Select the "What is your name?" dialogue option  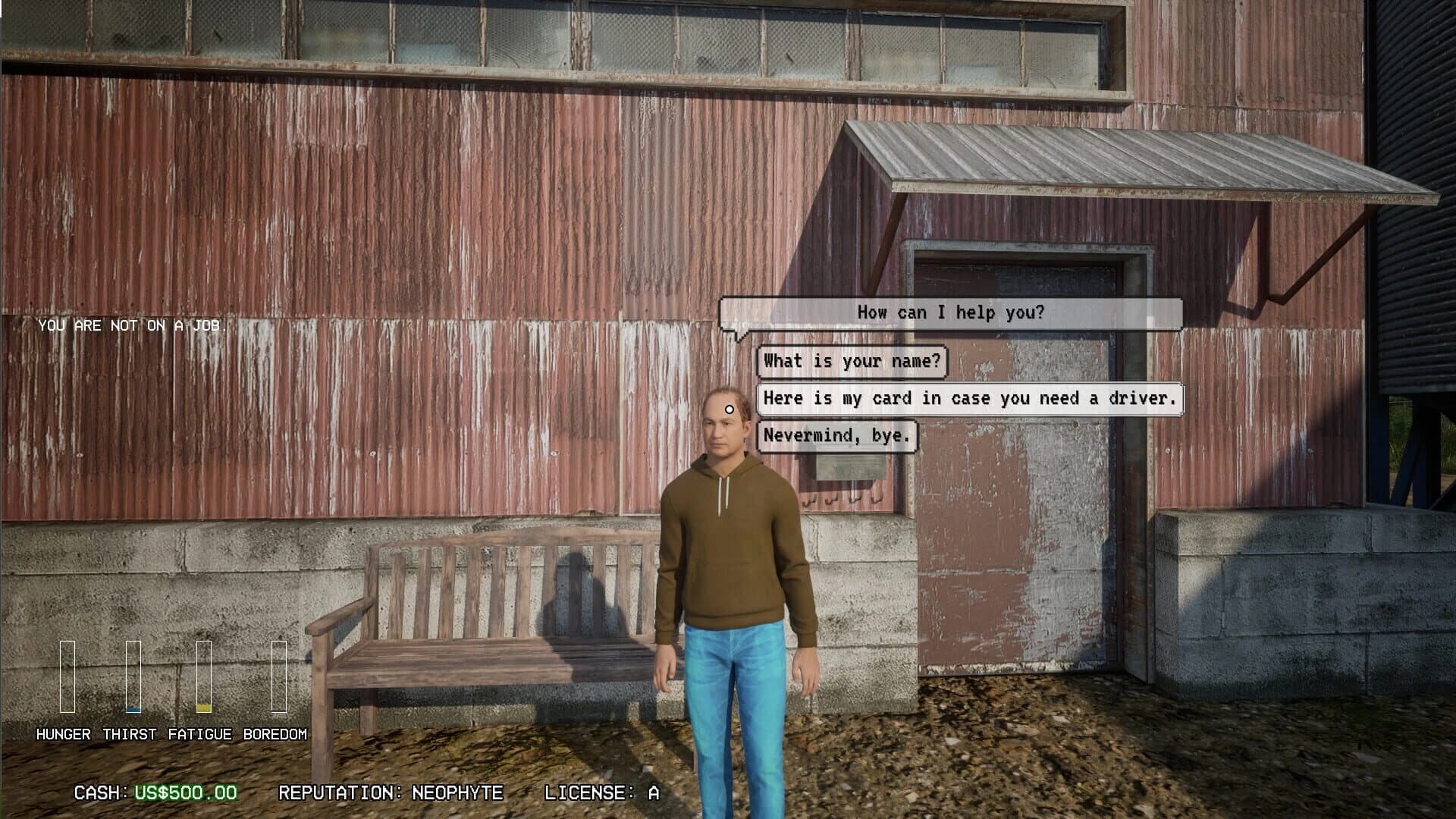(x=852, y=362)
